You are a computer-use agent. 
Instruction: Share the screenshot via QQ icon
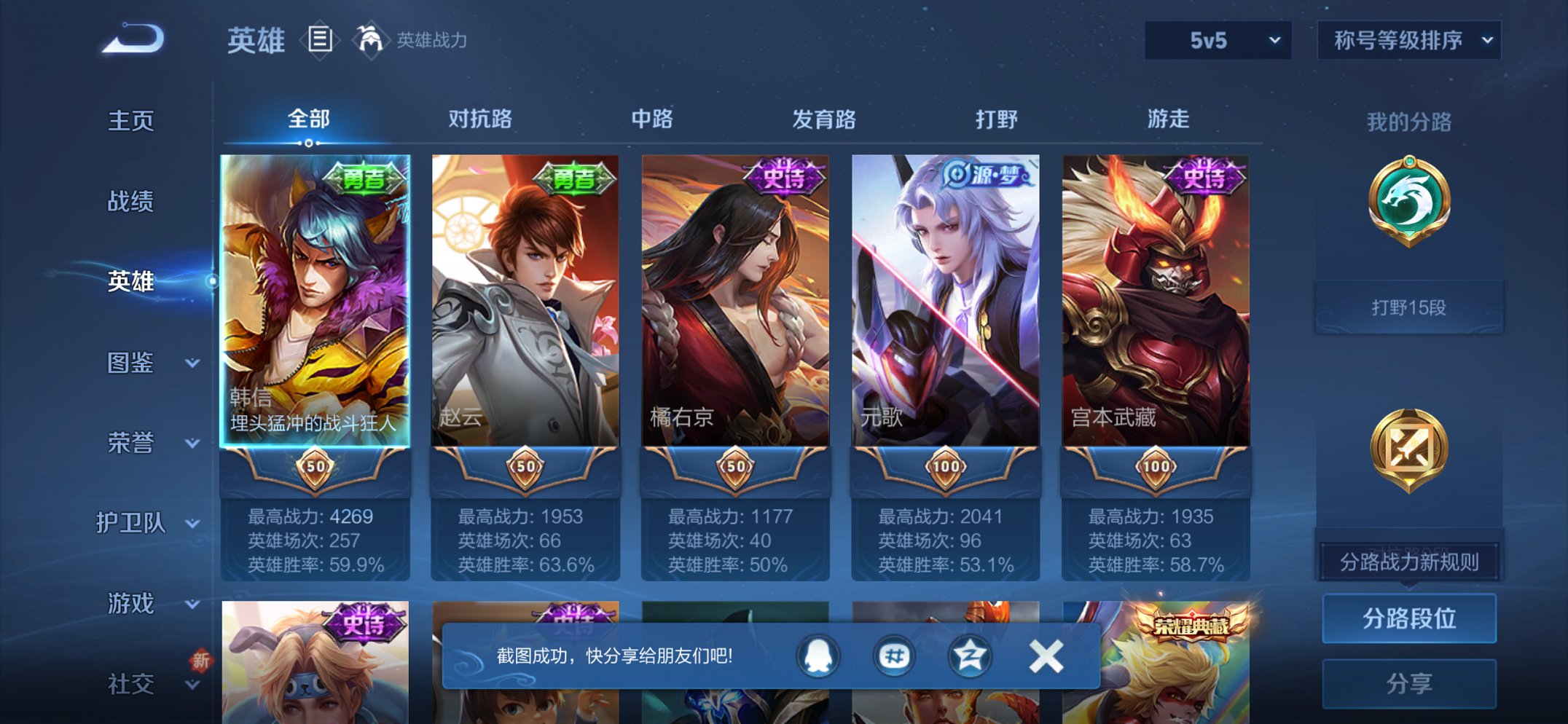(819, 656)
